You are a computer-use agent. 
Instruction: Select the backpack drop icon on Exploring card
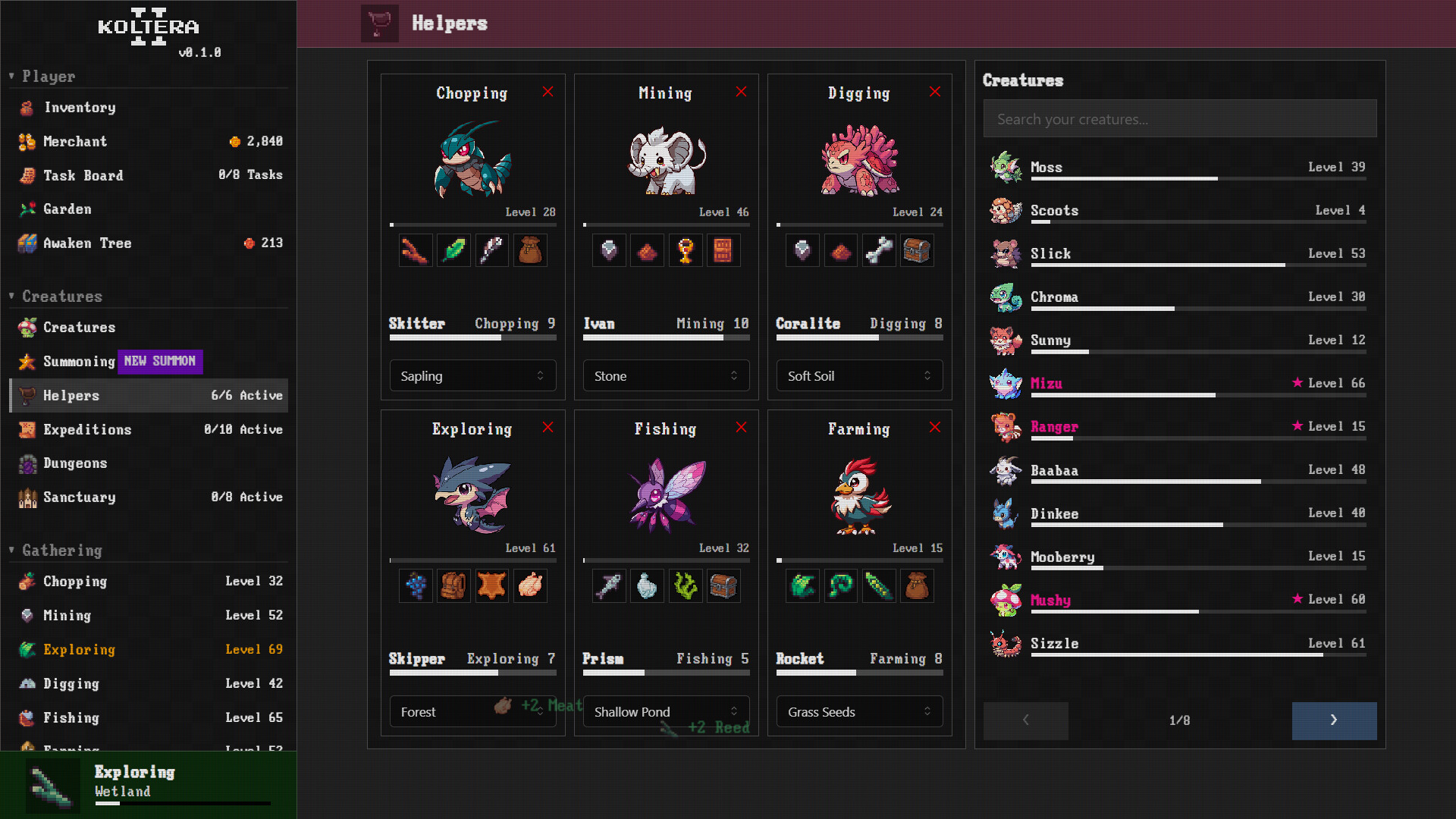click(453, 585)
